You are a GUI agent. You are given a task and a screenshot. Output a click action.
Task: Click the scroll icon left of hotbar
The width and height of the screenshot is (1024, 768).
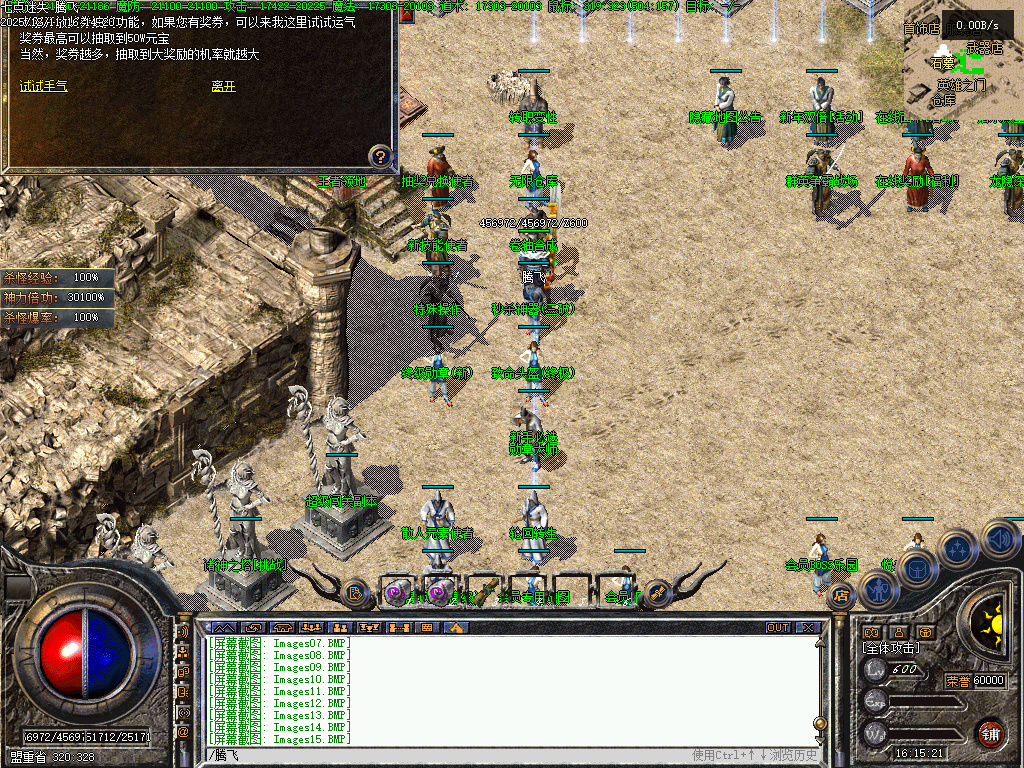click(355, 593)
